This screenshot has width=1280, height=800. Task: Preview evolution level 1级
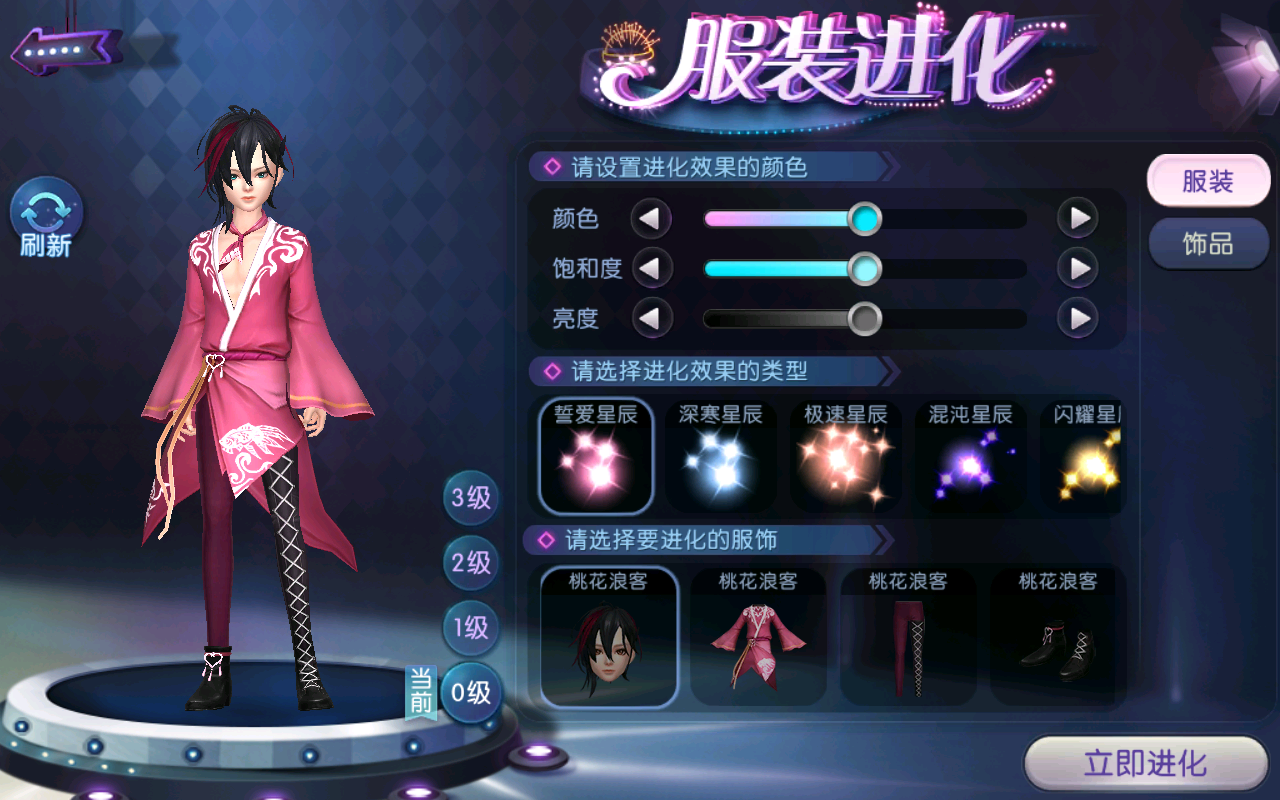pyautogui.click(x=471, y=628)
